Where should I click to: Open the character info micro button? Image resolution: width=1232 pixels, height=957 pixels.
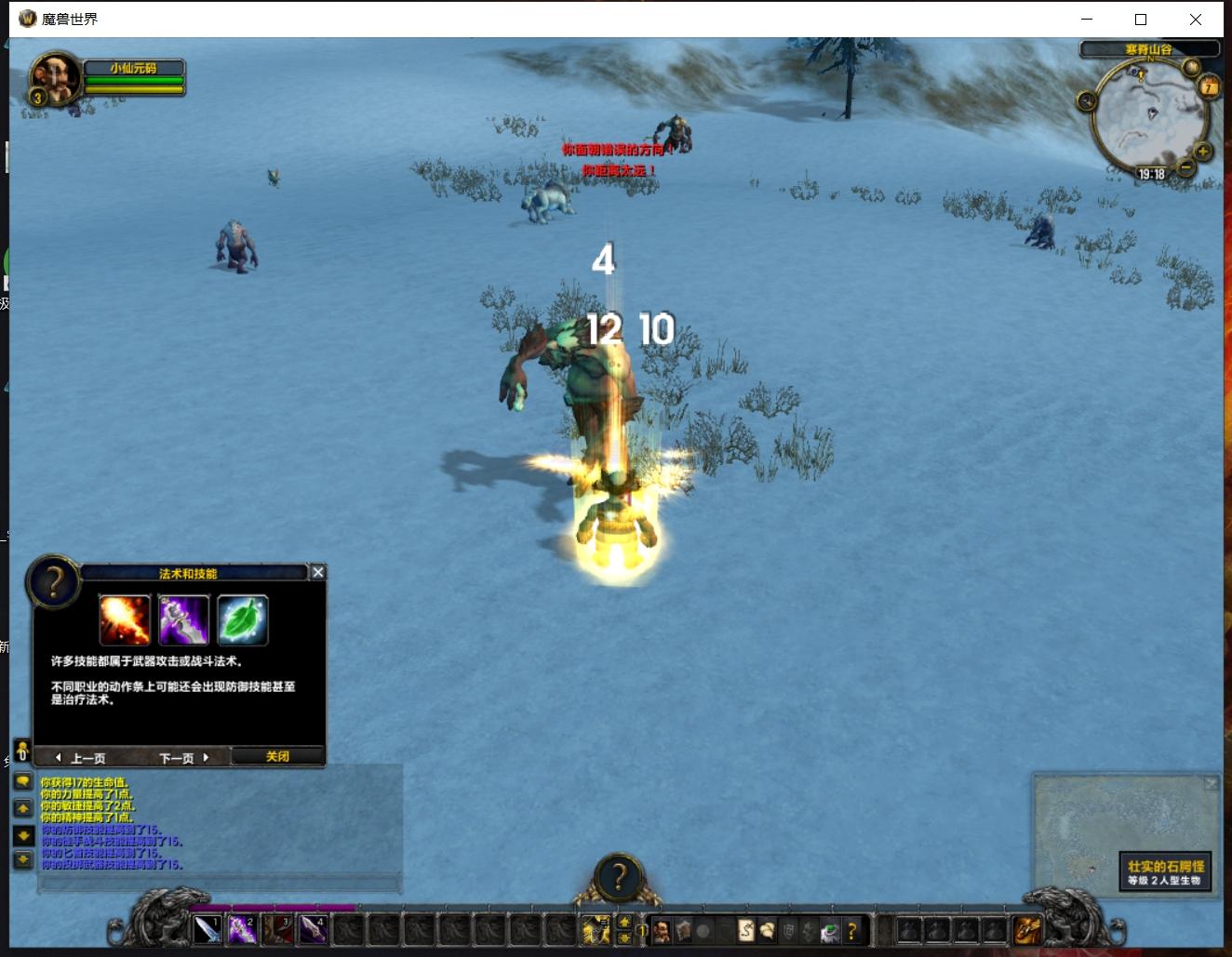coord(662,930)
